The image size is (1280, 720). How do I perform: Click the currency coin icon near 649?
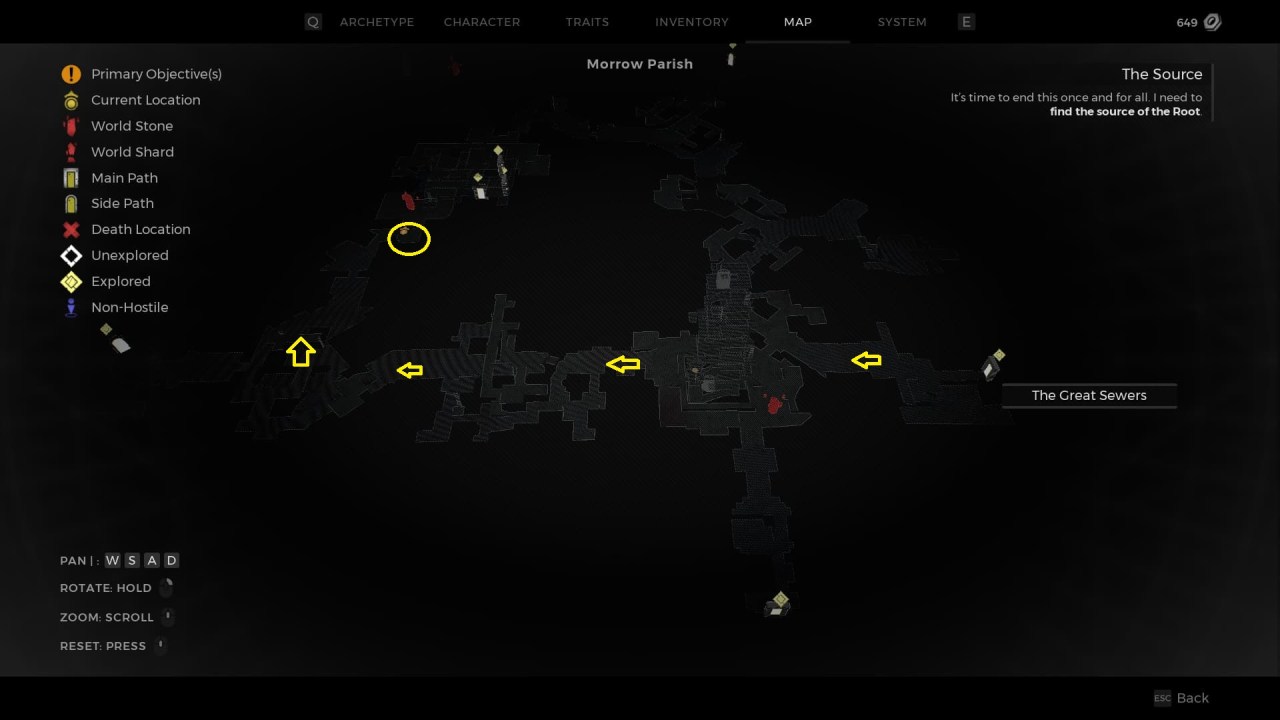point(1211,21)
